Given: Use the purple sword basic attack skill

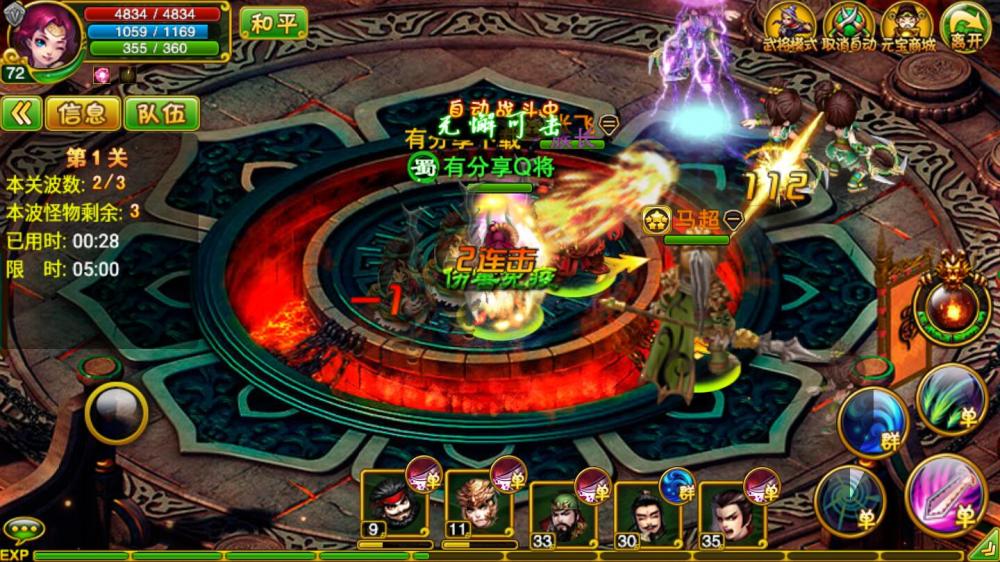Looking at the screenshot, I should pyautogui.click(x=945, y=494).
